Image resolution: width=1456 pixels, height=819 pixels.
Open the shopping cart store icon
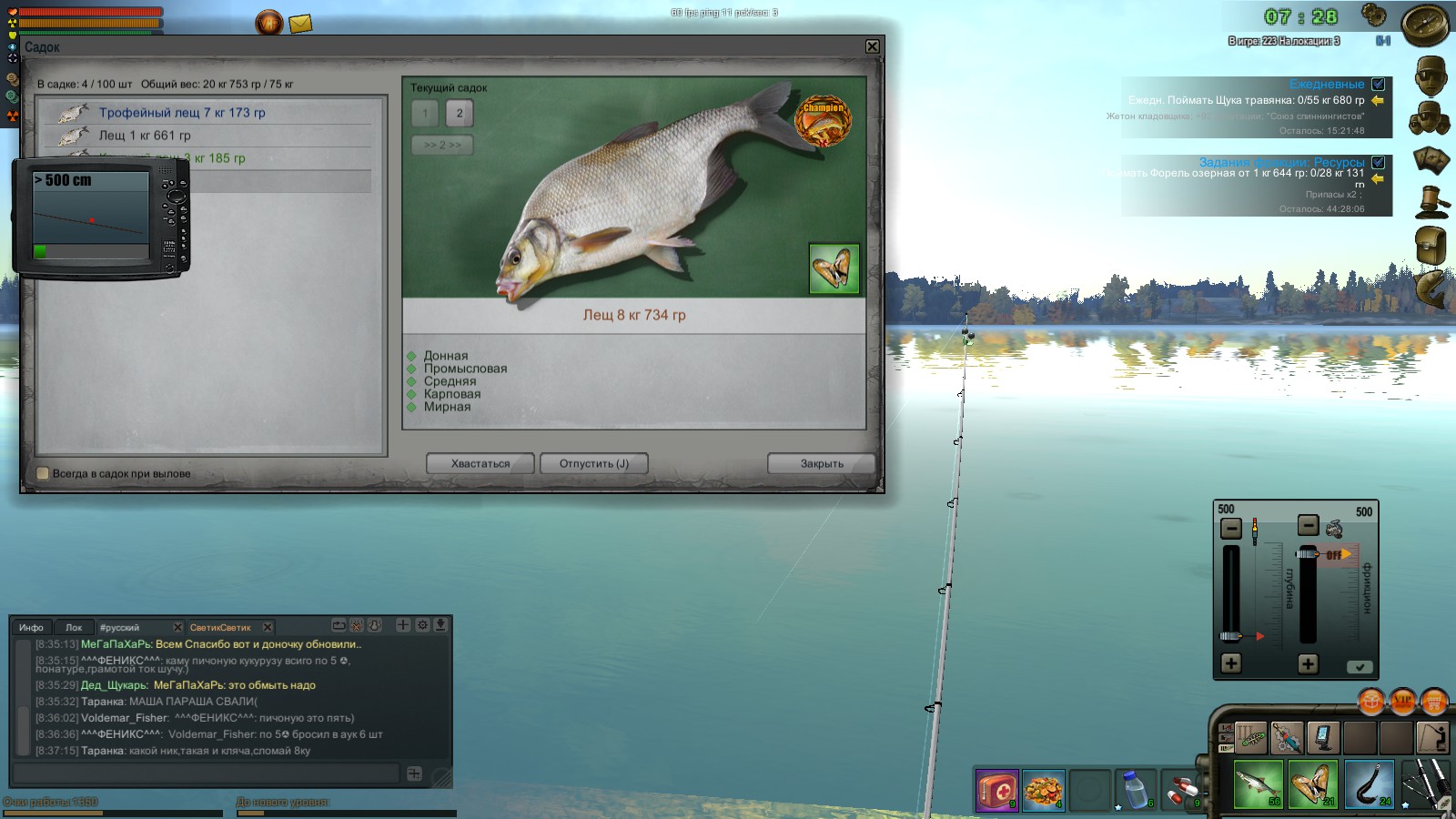click(1433, 703)
